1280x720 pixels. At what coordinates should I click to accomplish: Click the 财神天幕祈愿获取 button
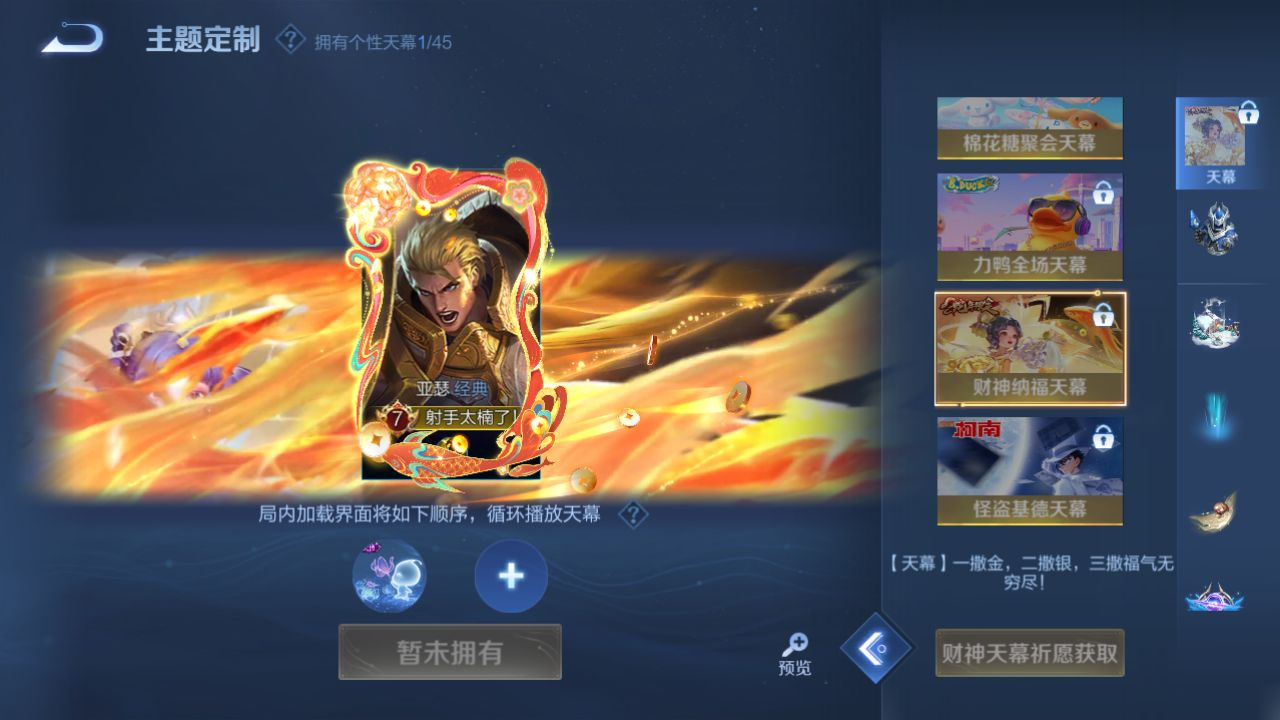(1029, 653)
